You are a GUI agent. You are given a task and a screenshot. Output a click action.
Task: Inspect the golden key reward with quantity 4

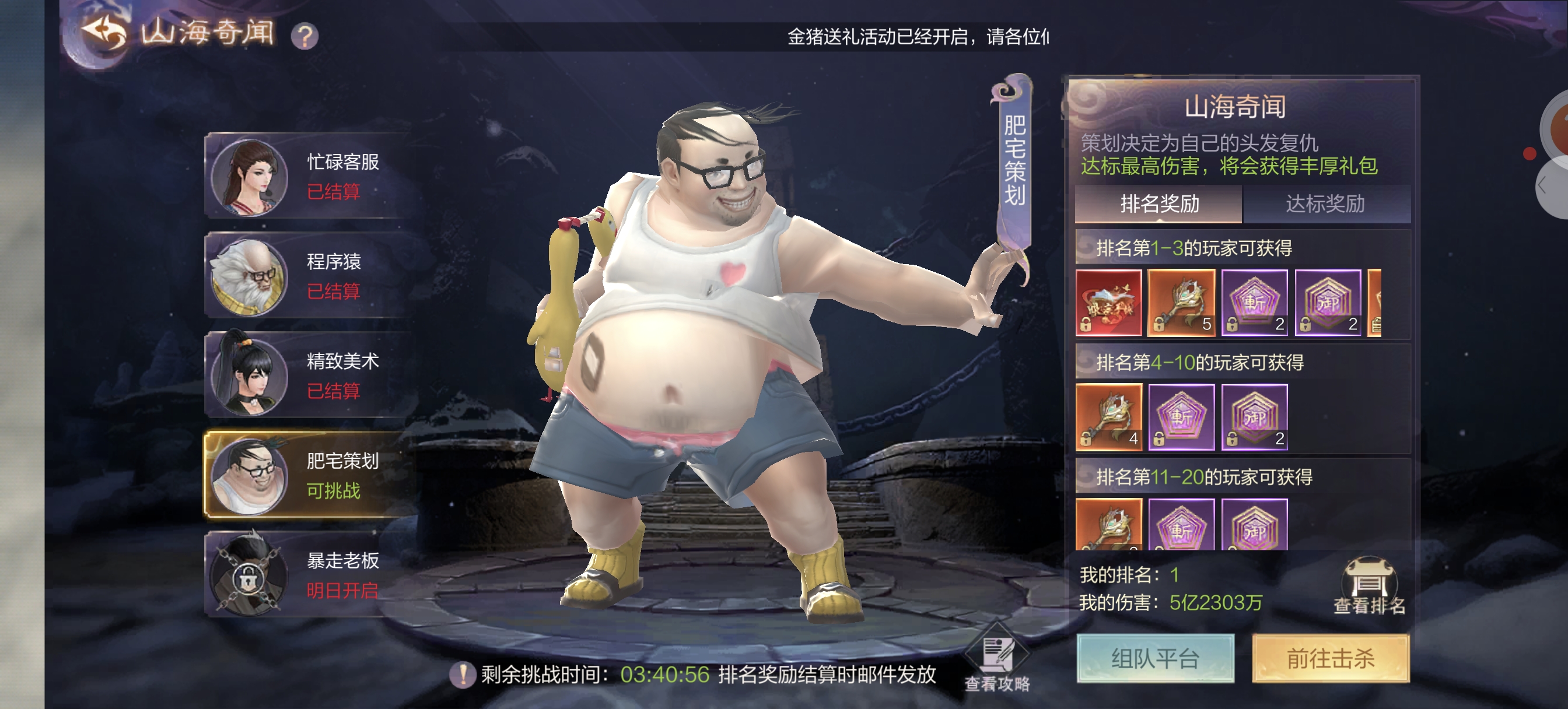coord(1108,417)
